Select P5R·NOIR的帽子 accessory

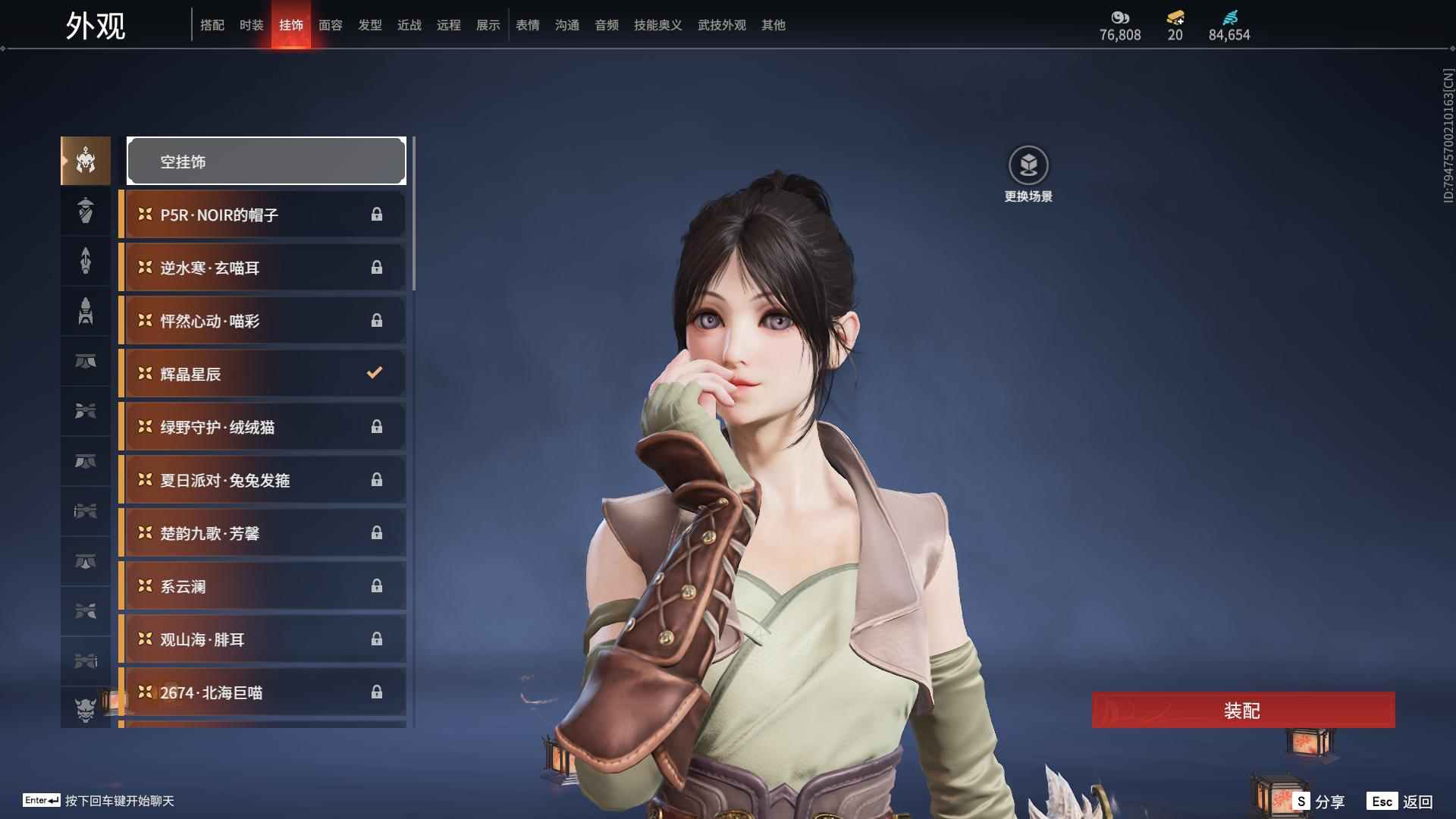point(263,215)
